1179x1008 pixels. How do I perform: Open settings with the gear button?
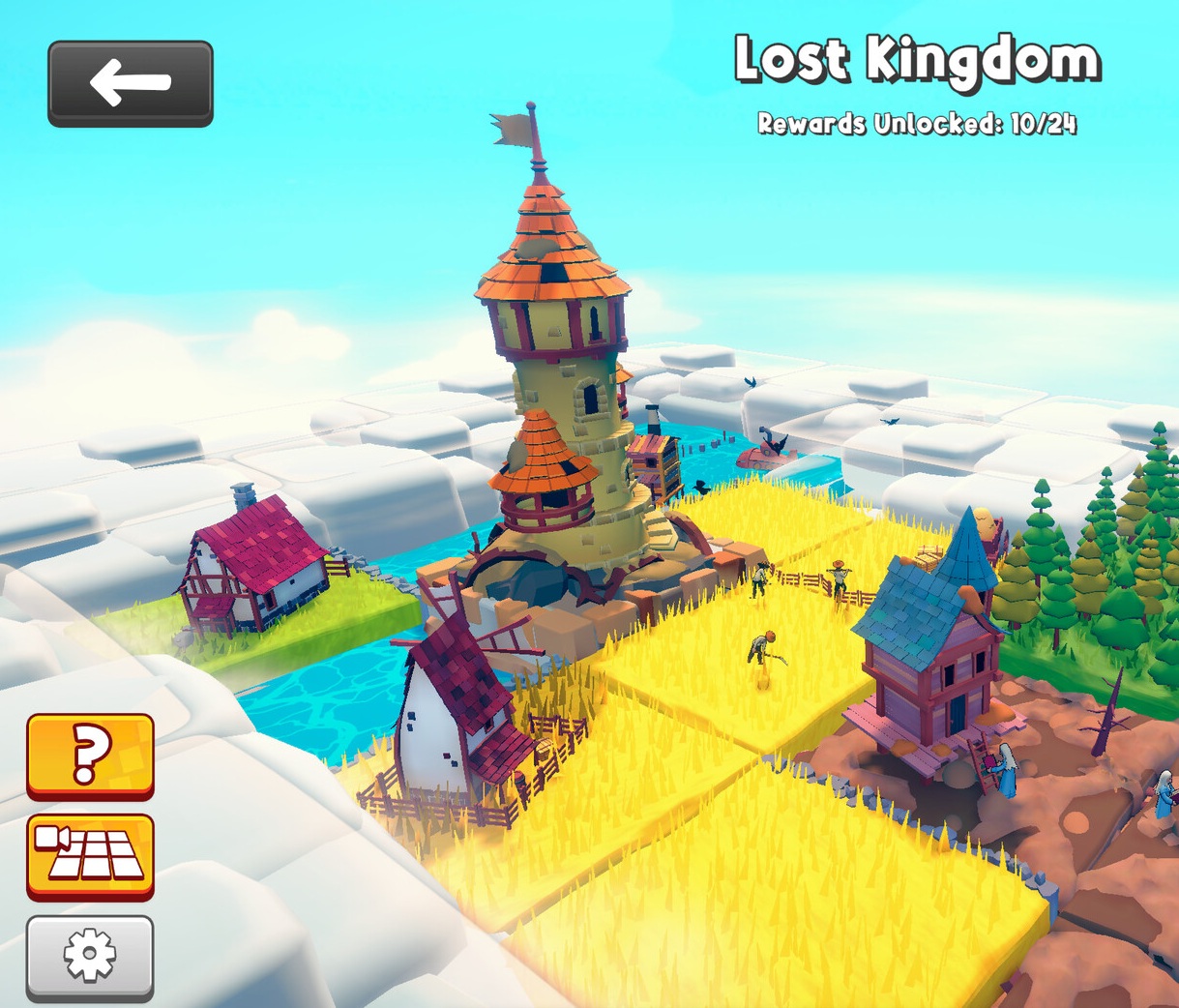coord(90,956)
